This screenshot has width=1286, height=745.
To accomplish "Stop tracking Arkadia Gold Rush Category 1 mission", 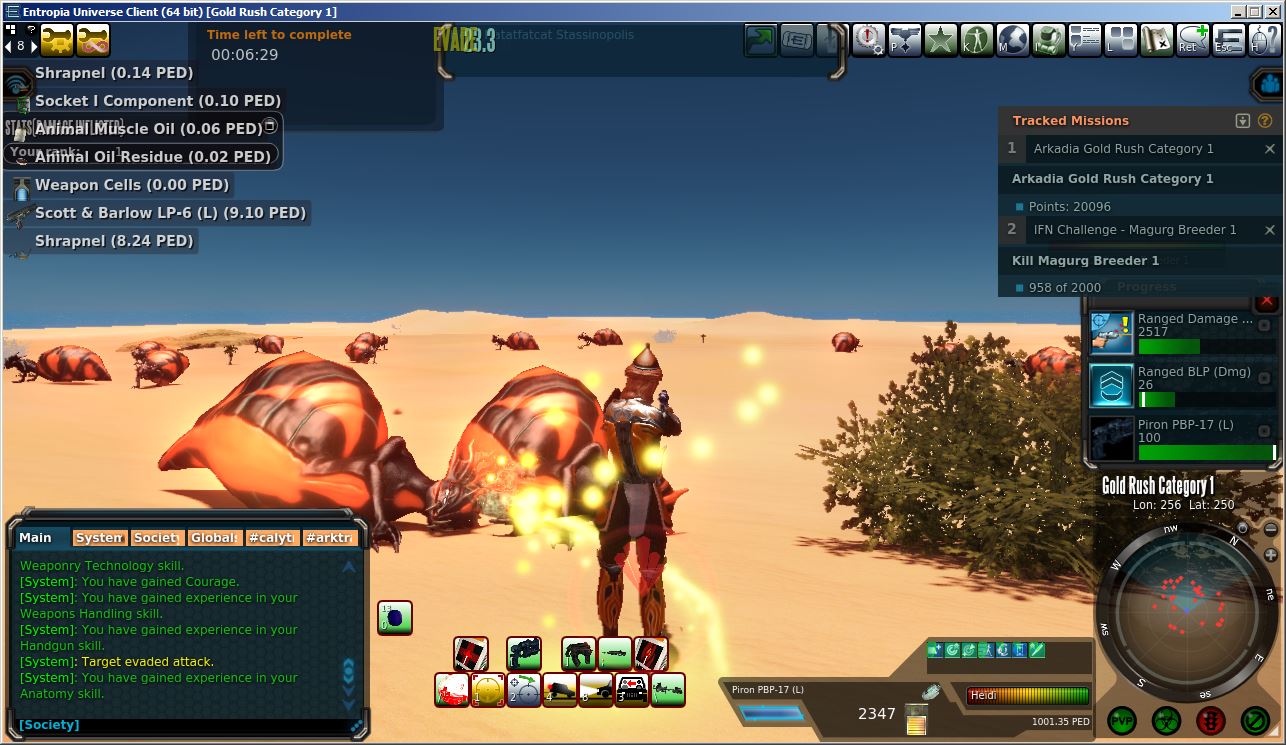I will pos(1270,149).
